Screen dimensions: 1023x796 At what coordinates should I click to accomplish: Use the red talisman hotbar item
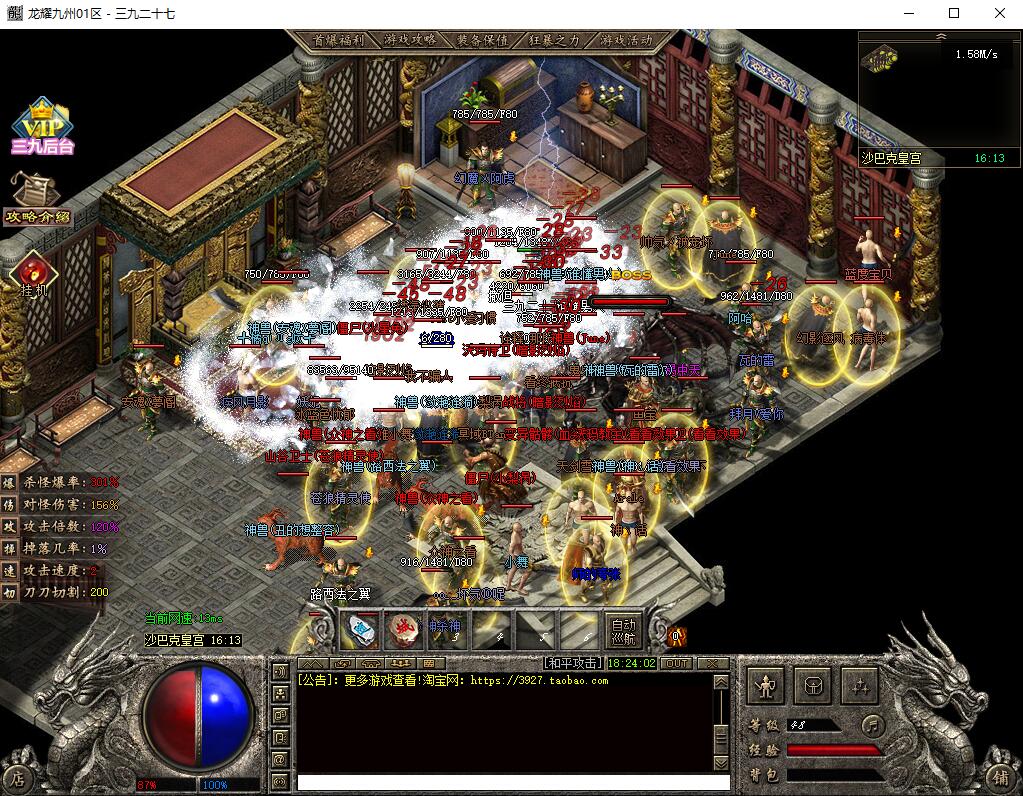click(x=403, y=629)
